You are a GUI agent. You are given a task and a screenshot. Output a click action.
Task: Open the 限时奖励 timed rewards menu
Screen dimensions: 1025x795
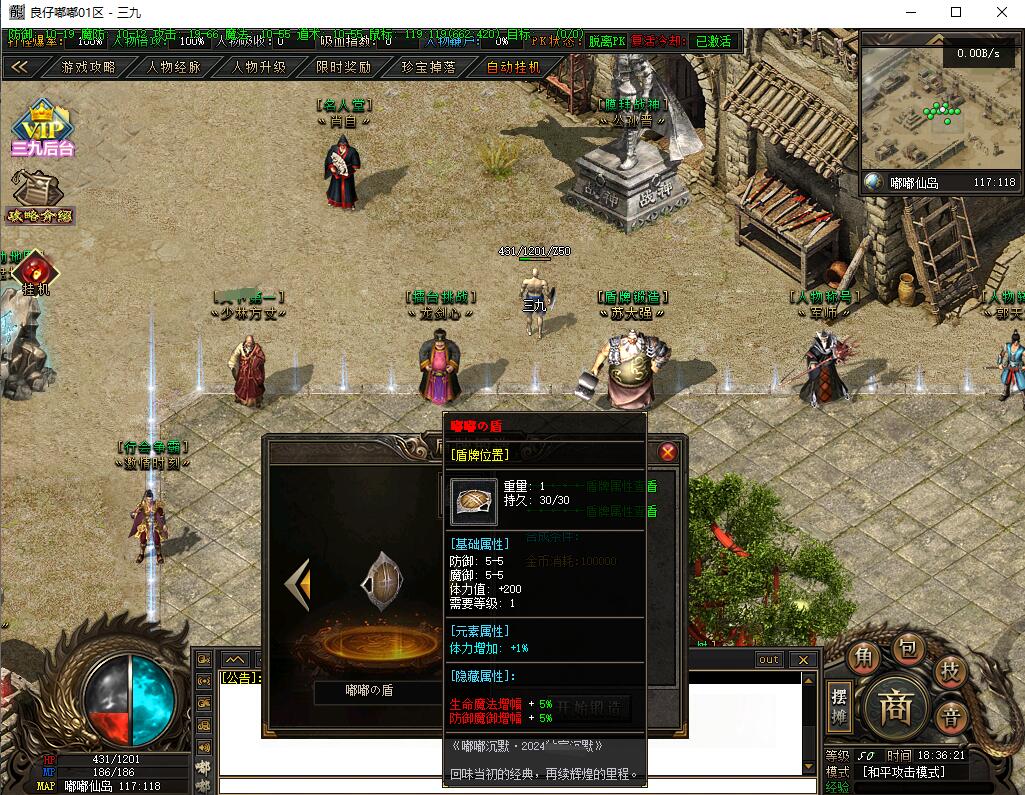pos(344,67)
